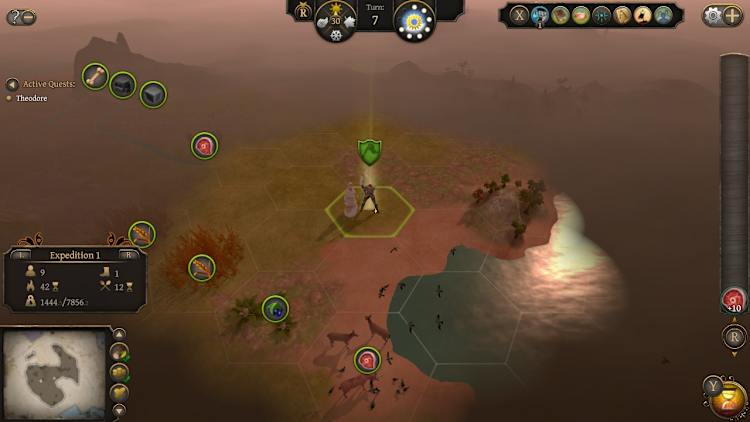End the turn with the hourglass button

[727, 400]
